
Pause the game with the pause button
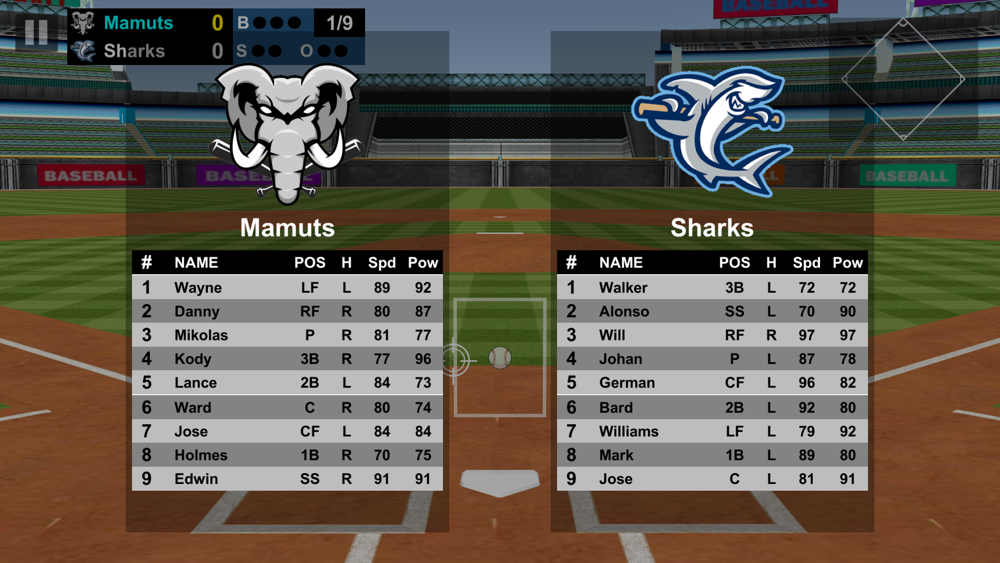[36, 33]
